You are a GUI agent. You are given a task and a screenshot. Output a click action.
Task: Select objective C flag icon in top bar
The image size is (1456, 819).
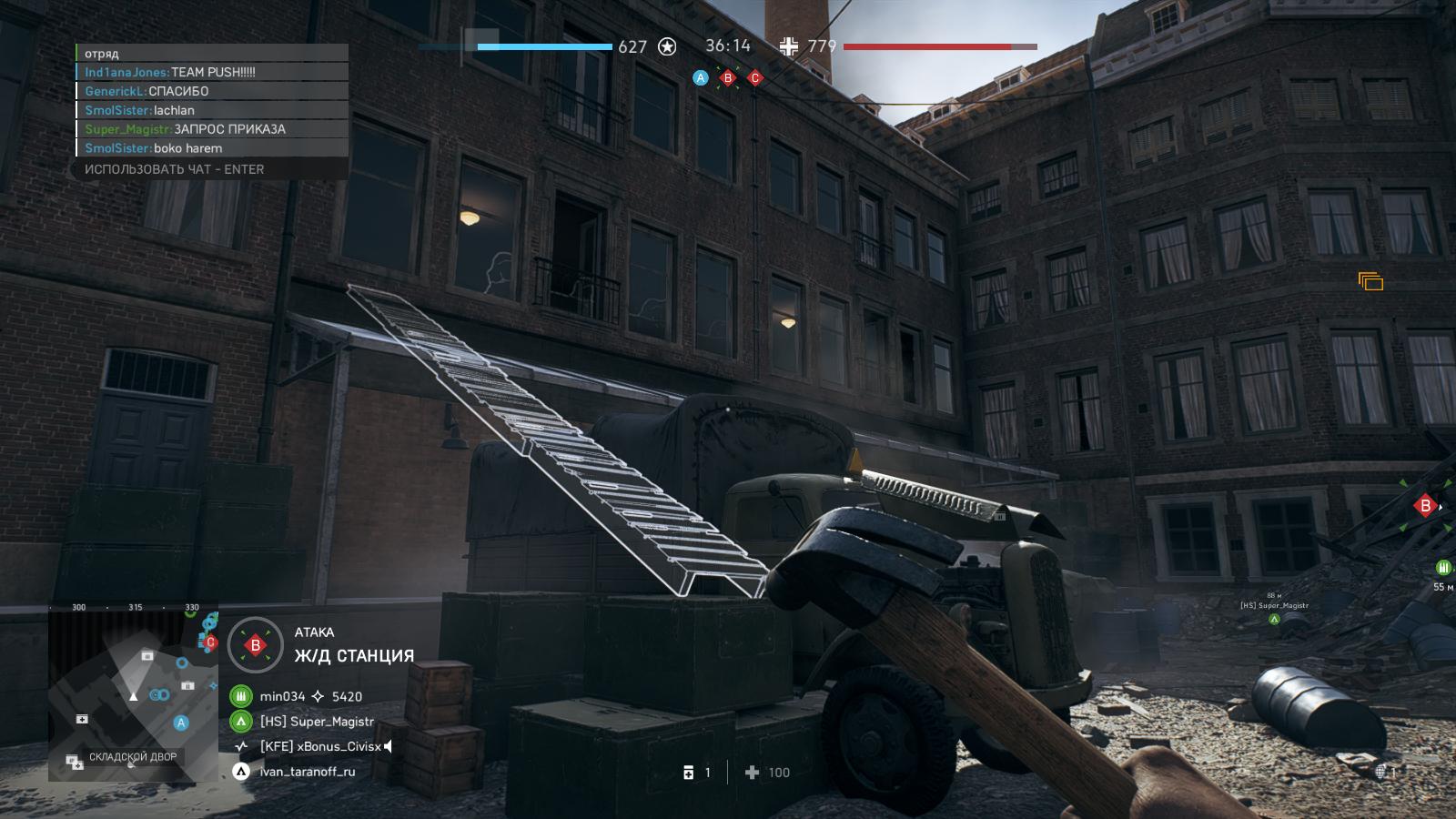tap(754, 78)
